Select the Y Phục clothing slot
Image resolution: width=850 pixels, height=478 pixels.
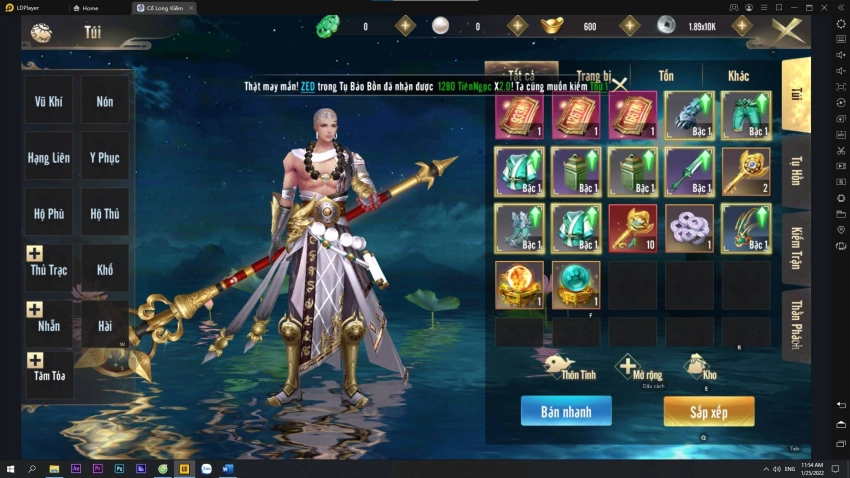[x=105, y=157]
